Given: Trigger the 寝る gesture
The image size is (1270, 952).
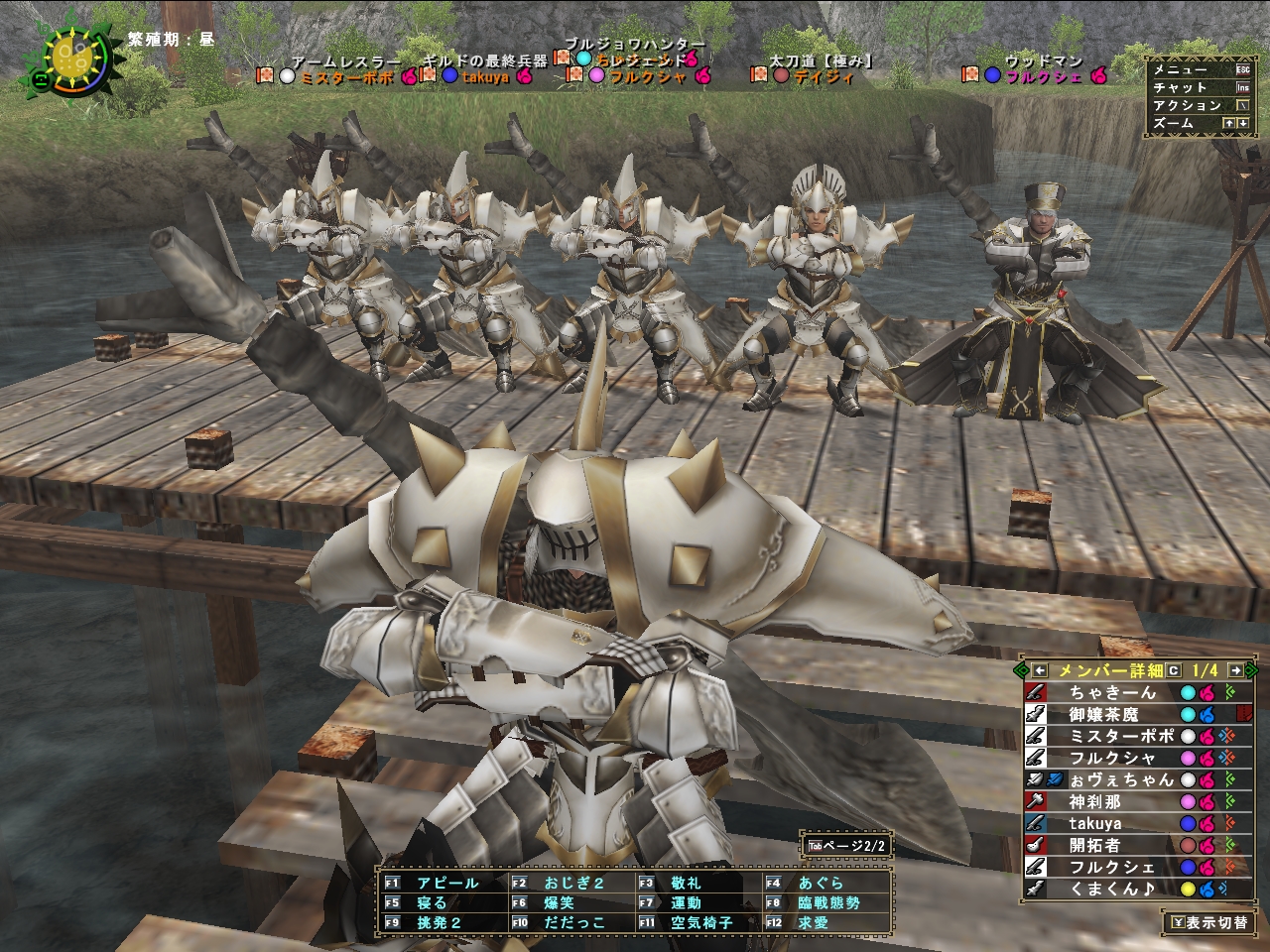Looking at the screenshot, I should [432, 902].
